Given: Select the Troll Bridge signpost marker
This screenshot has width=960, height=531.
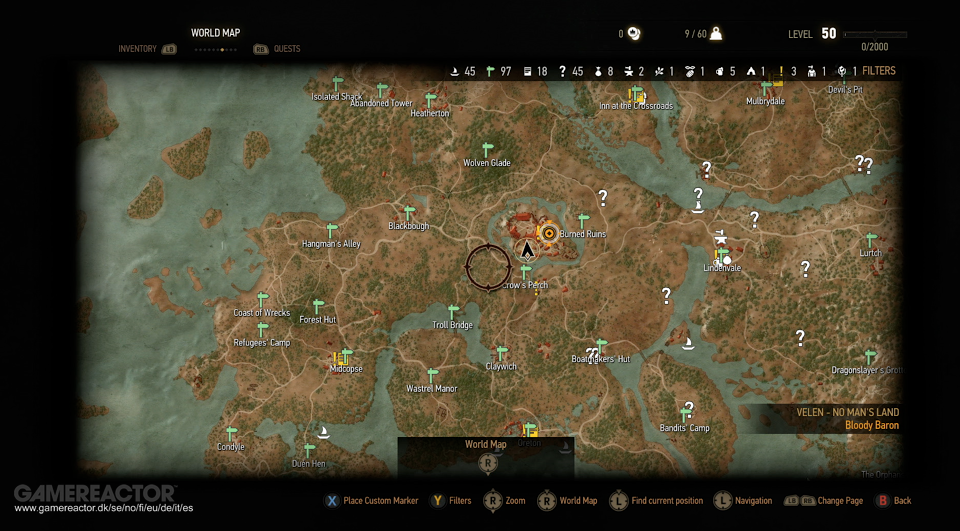Looking at the screenshot, I should (453, 312).
